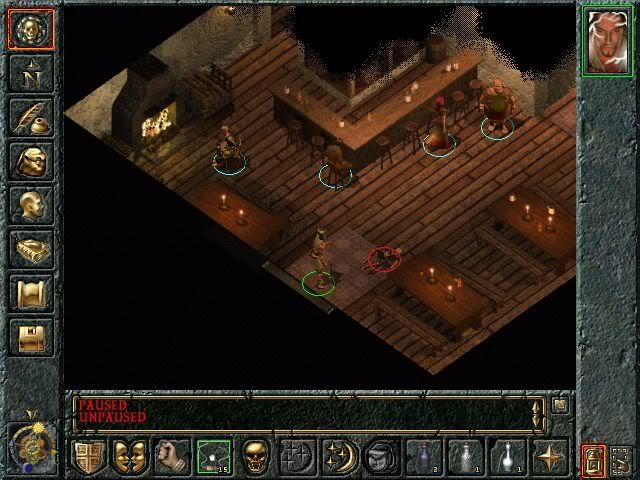Toggle the lantern party AI button
640x480 pixels.
click(x=593, y=460)
